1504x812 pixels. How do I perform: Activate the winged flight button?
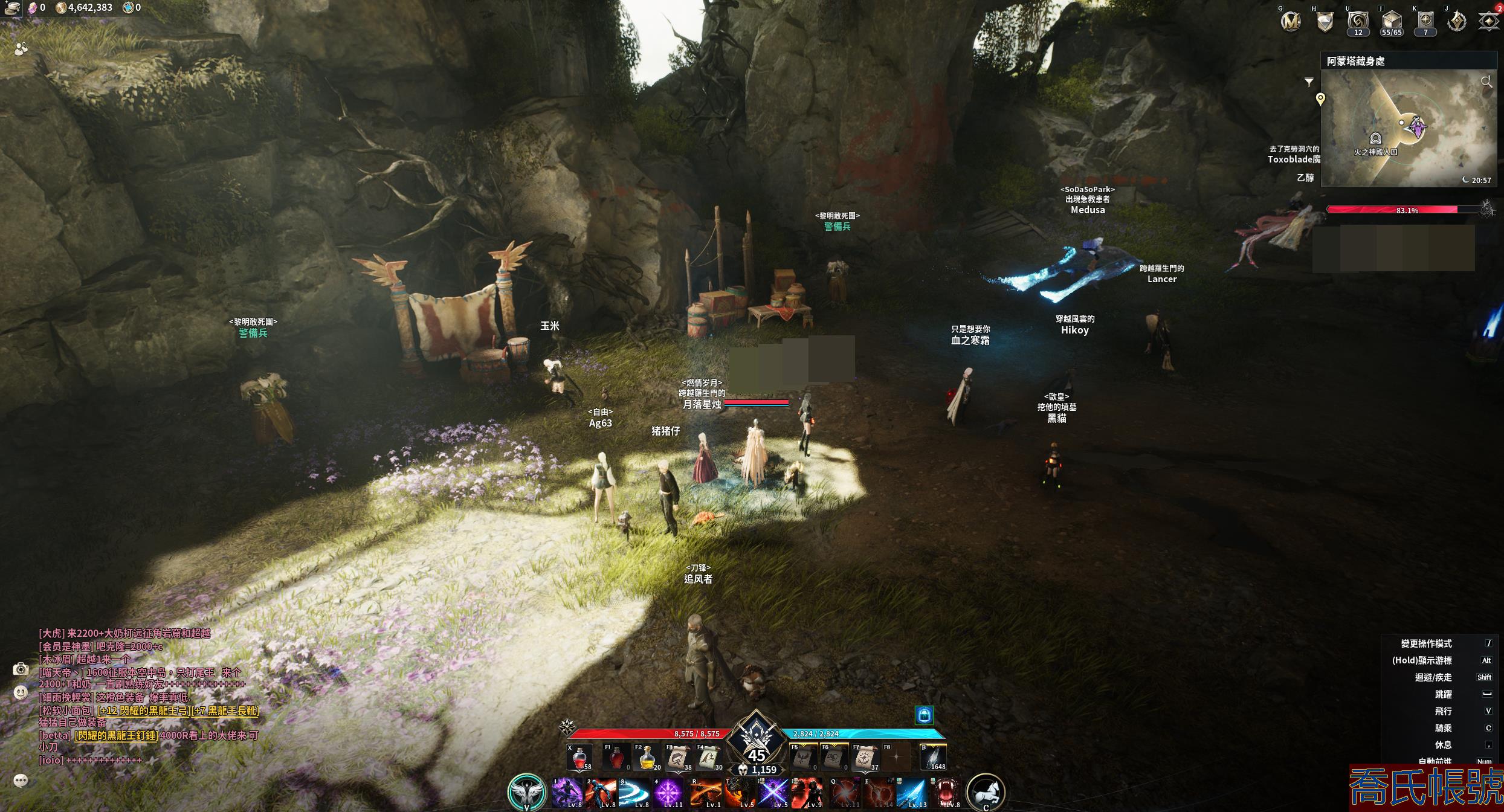(526, 792)
